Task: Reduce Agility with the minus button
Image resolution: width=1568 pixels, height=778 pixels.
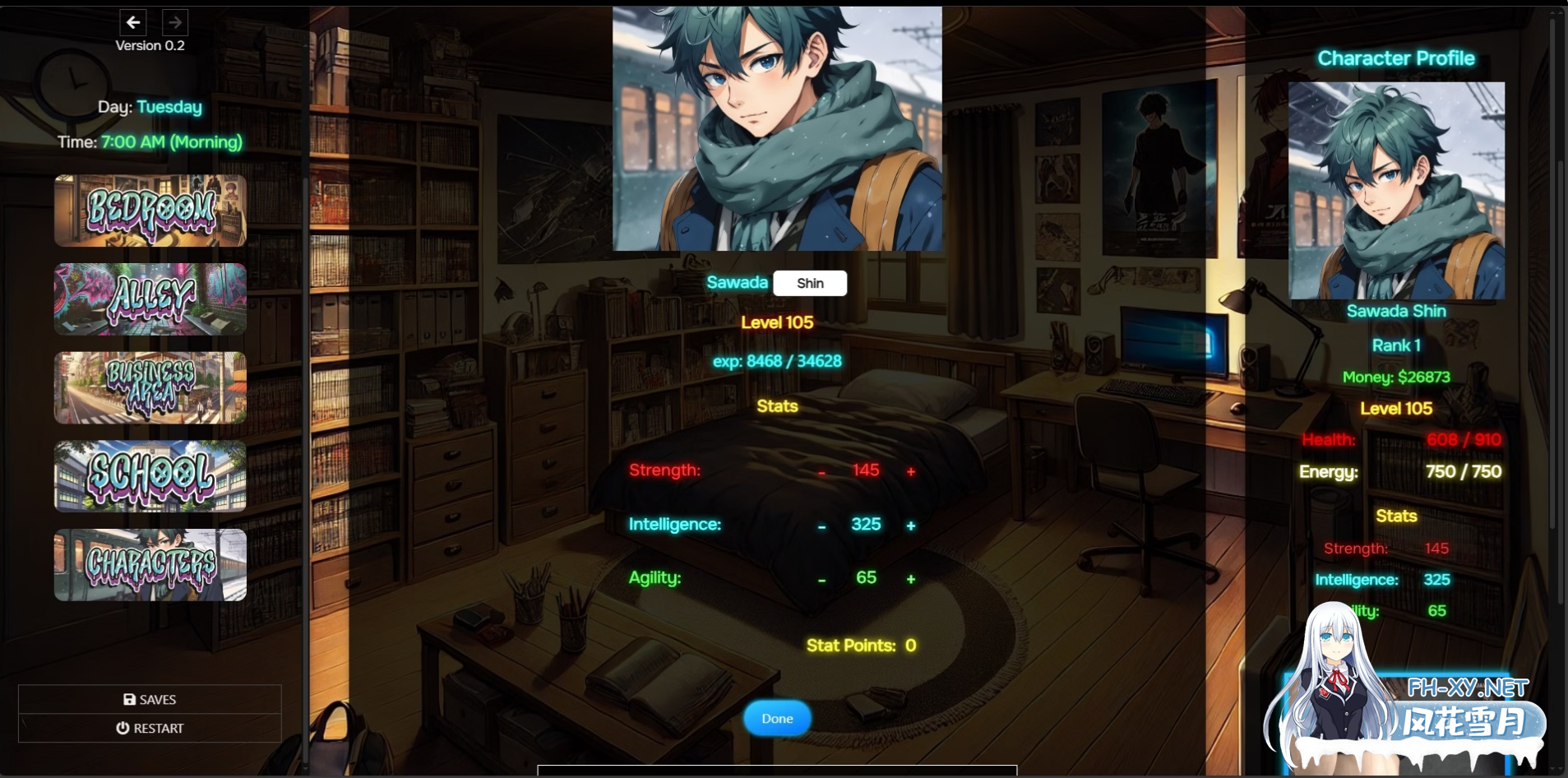Action: 821,580
